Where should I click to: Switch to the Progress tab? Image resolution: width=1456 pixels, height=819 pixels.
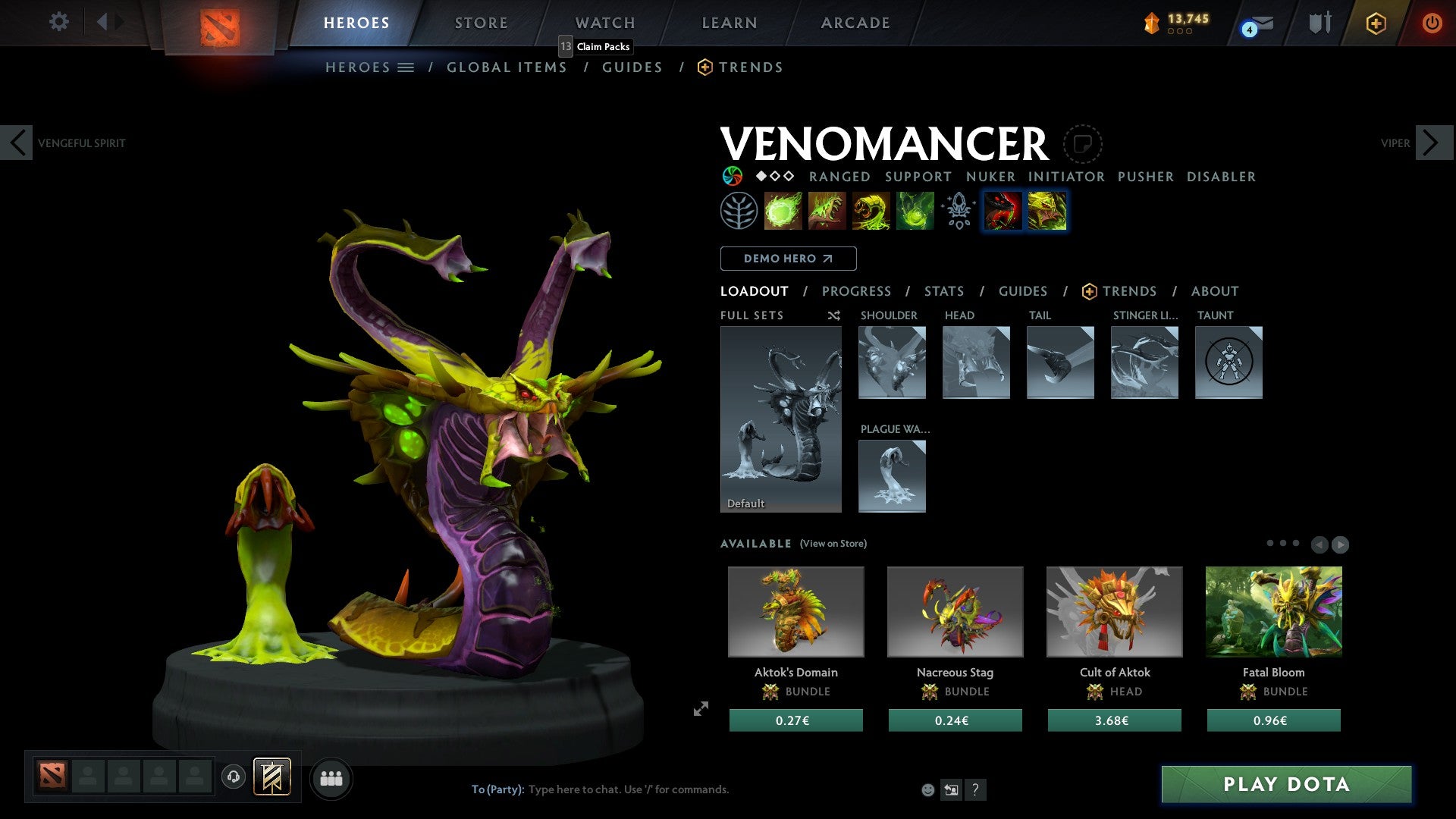tap(856, 291)
